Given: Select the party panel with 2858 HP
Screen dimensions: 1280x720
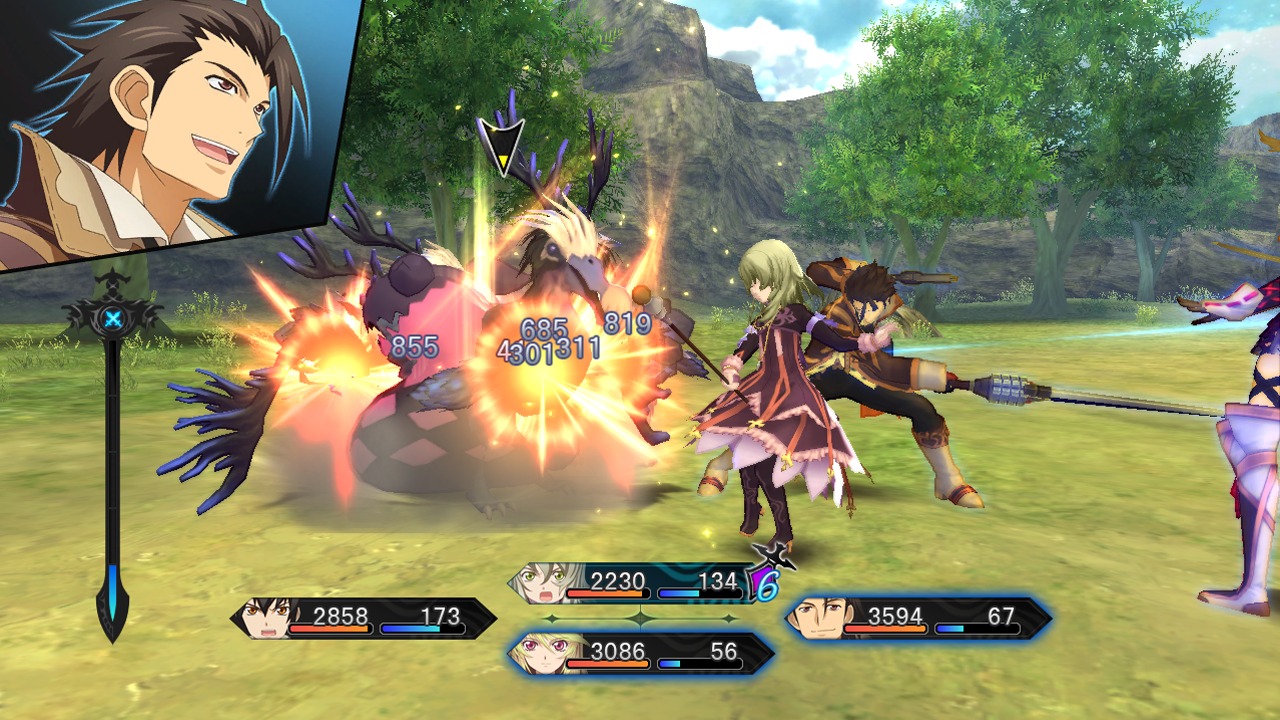Looking at the screenshot, I should [x=365, y=618].
